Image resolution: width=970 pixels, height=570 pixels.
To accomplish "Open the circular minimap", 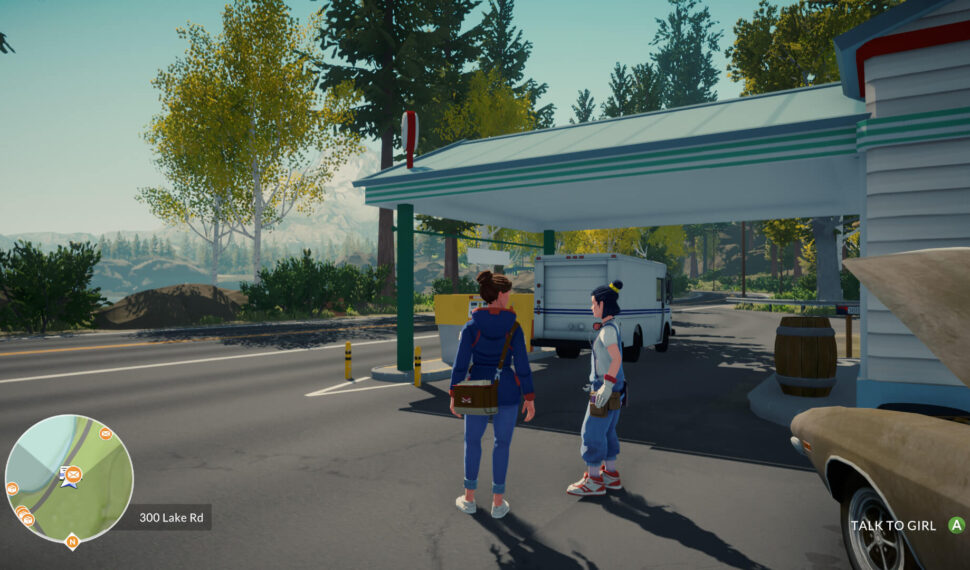I will tap(69, 478).
